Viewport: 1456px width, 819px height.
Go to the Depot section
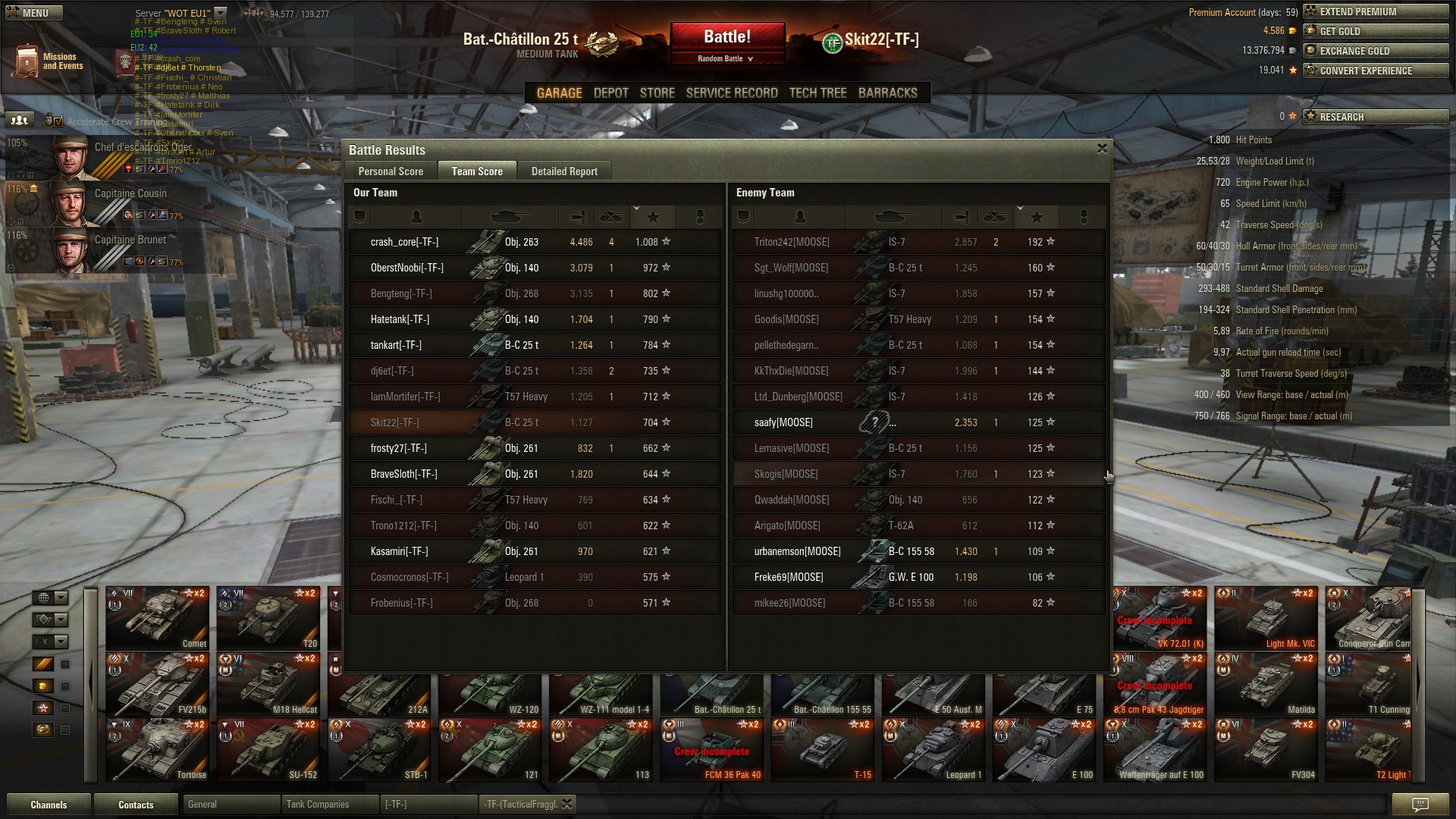610,93
